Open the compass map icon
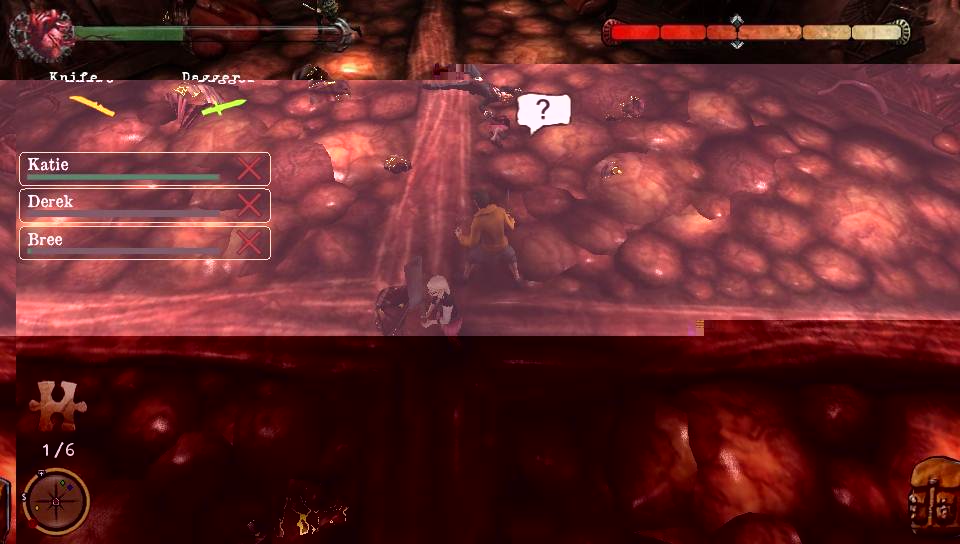The width and height of the screenshot is (960, 544). pos(56,500)
